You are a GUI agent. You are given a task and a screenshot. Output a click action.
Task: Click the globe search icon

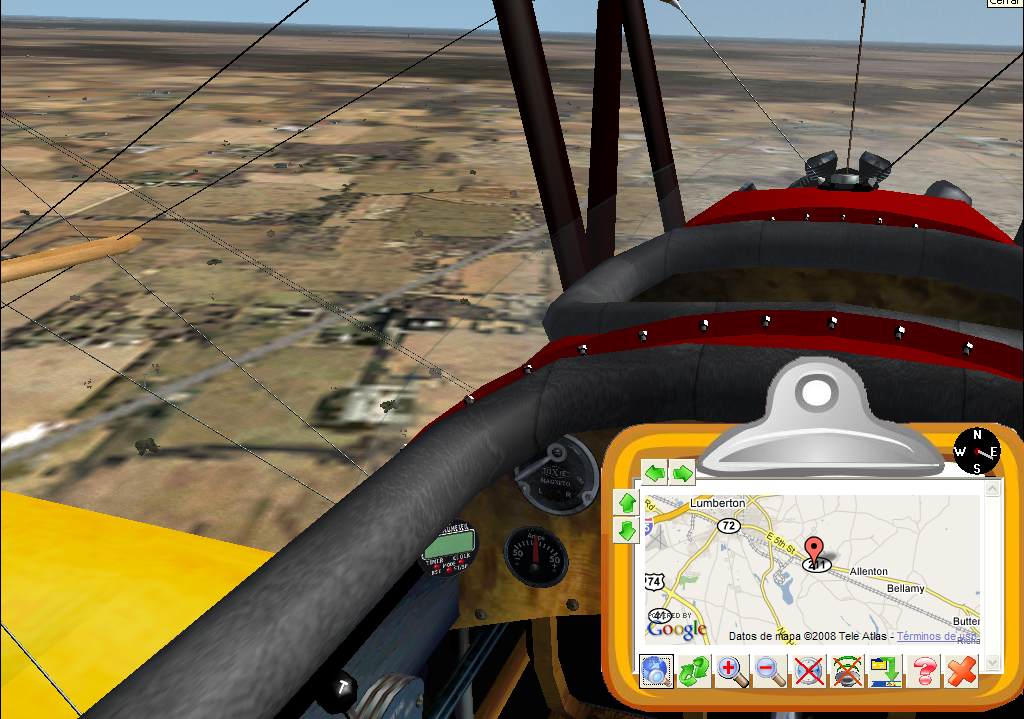(656, 671)
